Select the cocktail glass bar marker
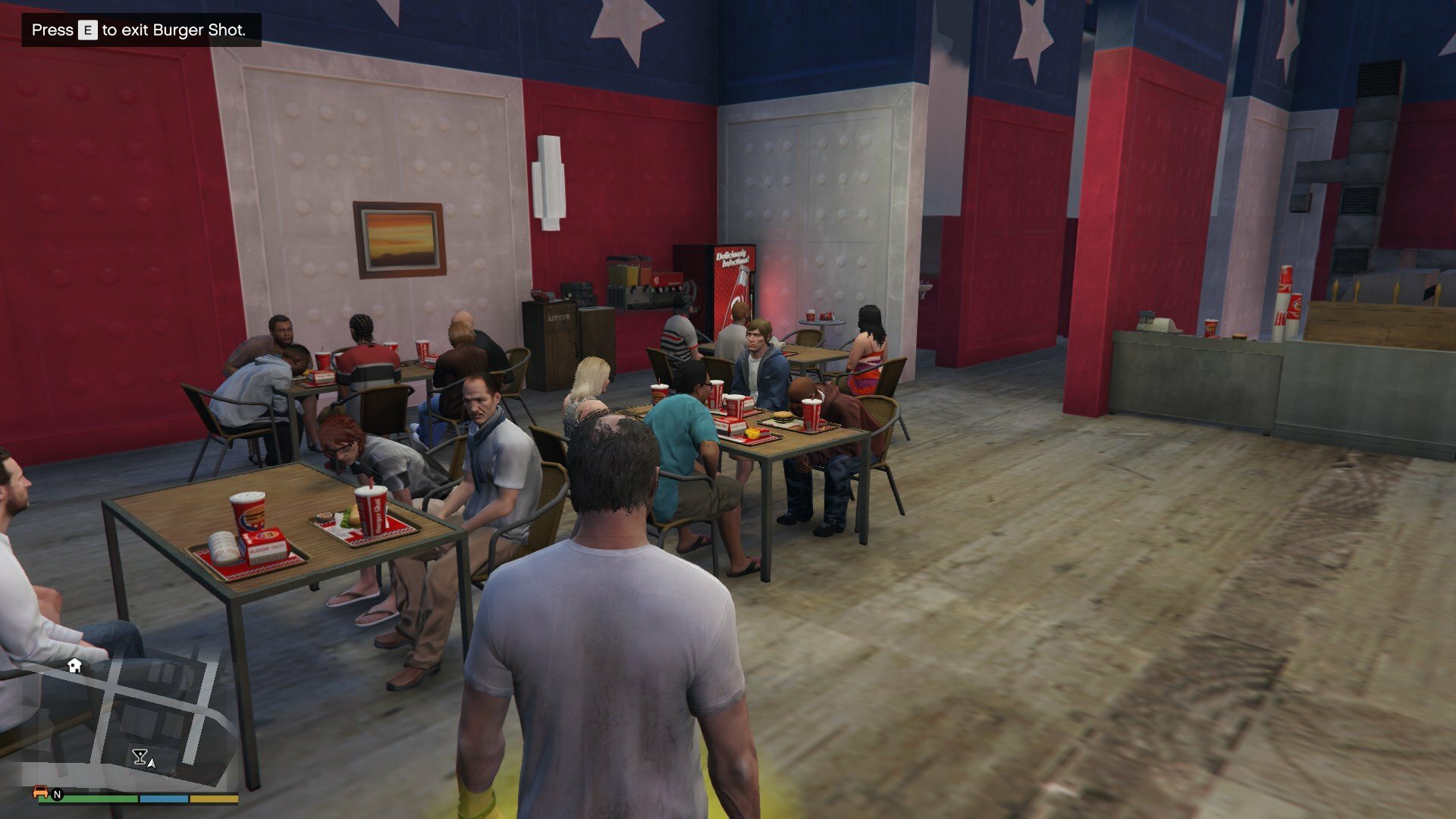The width and height of the screenshot is (1456, 819). [x=139, y=756]
